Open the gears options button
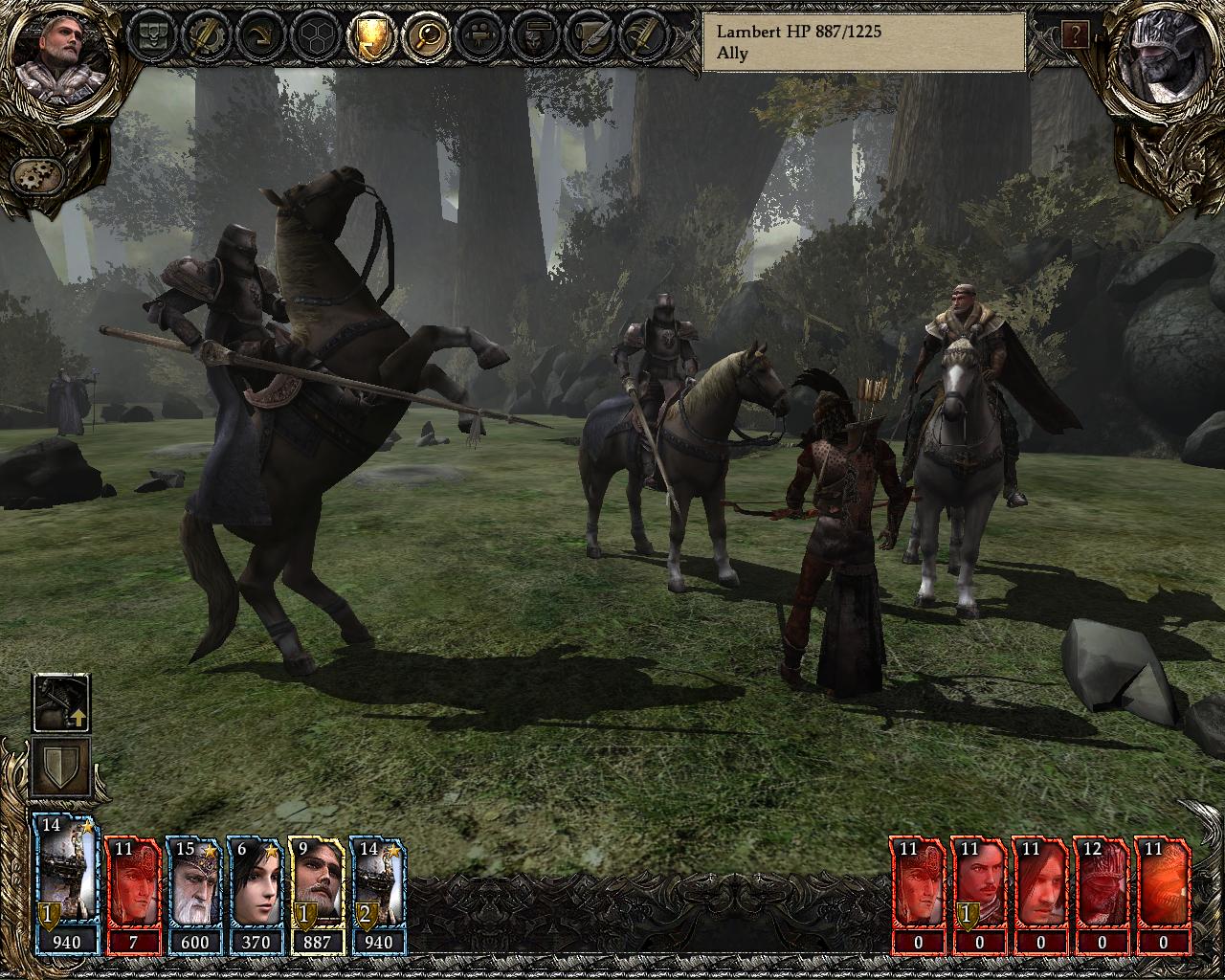Image resolution: width=1225 pixels, height=980 pixels. click(x=37, y=175)
